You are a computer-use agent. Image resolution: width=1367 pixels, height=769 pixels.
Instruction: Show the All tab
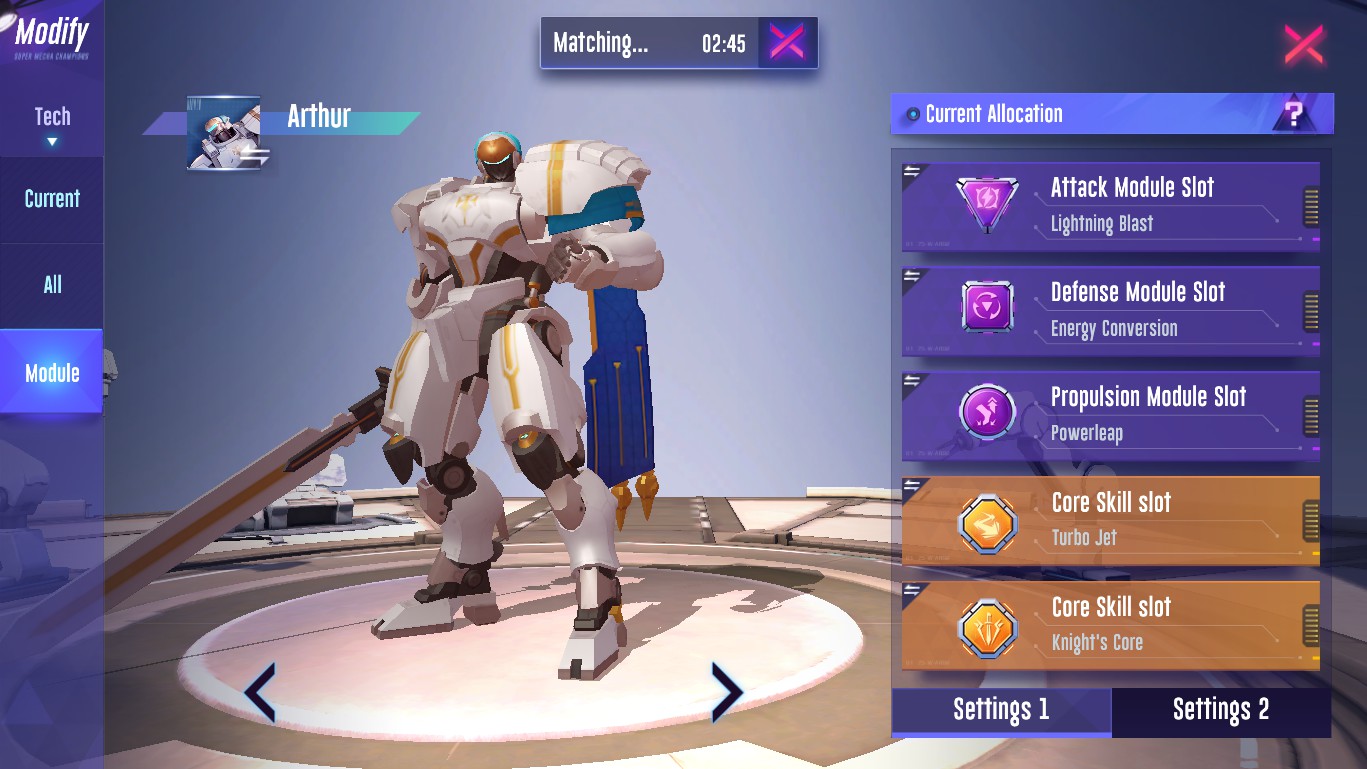(52, 285)
